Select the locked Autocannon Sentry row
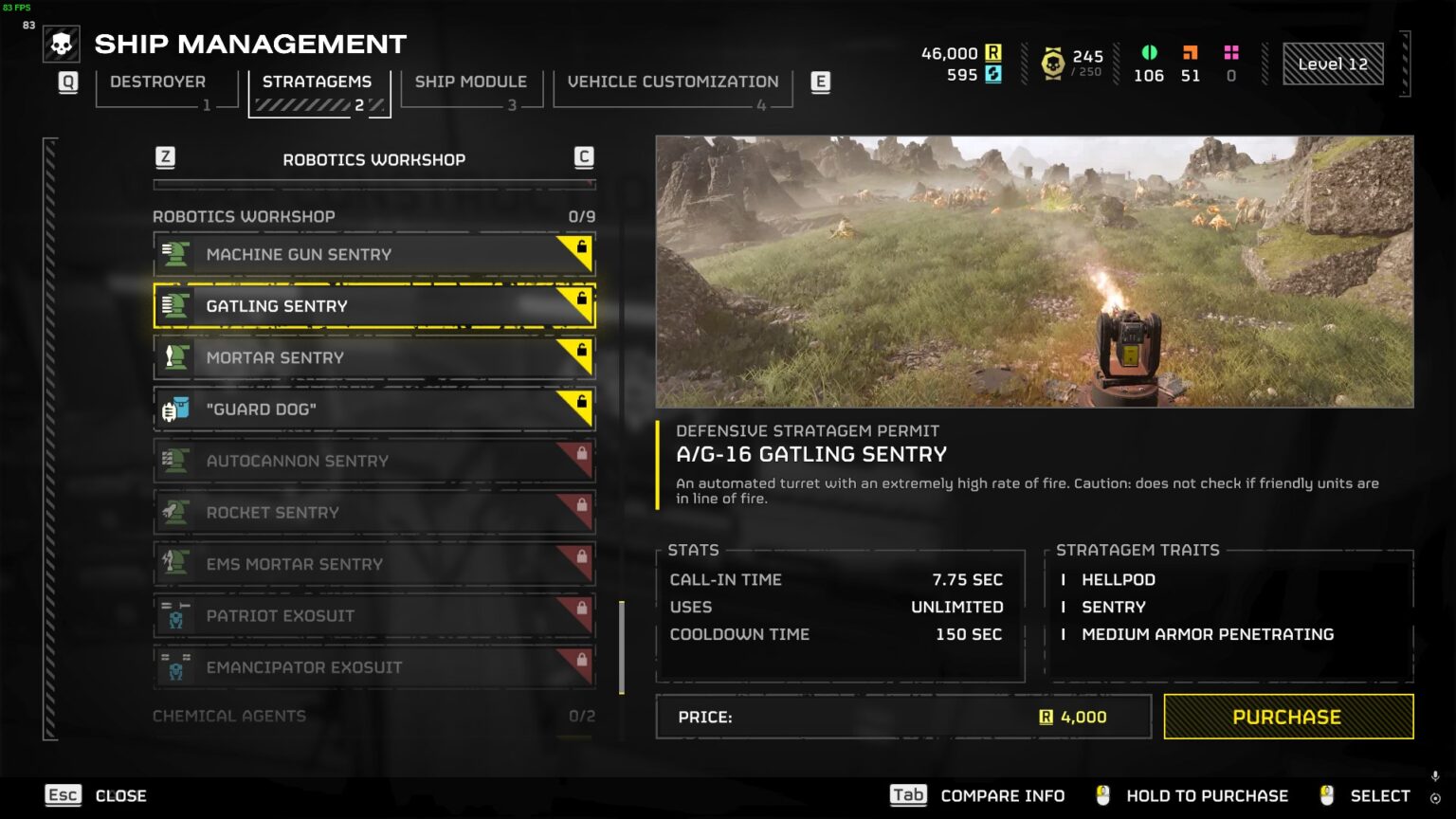Viewport: 1456px width, 819px height. pos(373,461)
